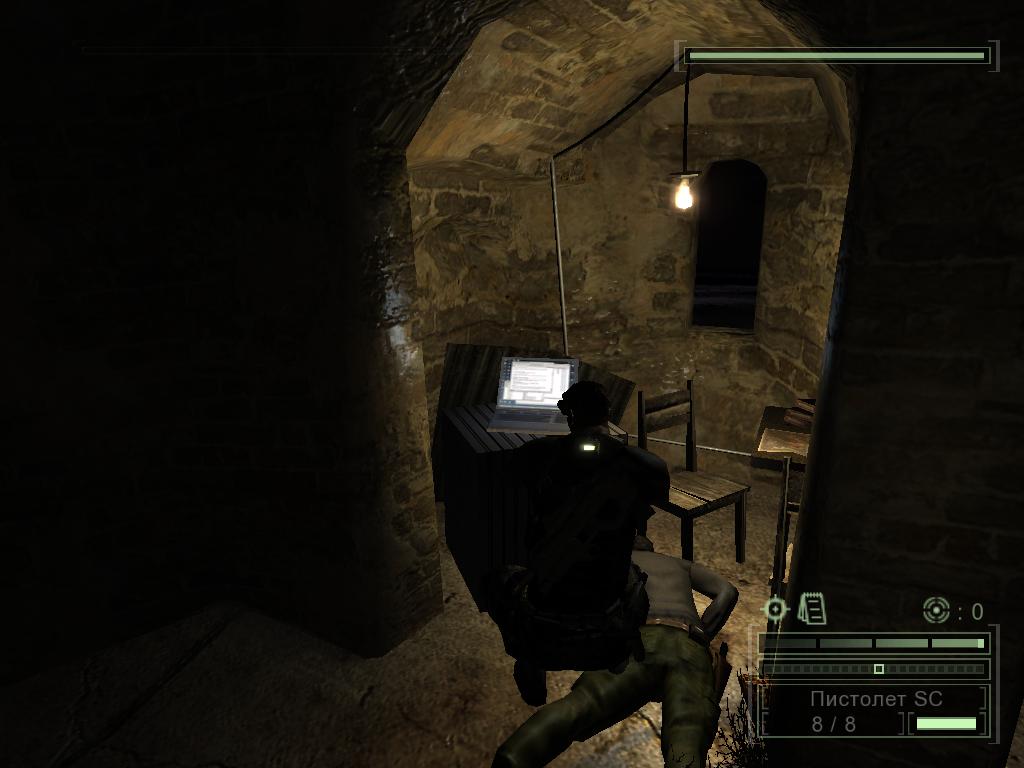The image size is (1024, 768).
Task: Select the Пистолет SC weapon panel
Action: [875, 710]
